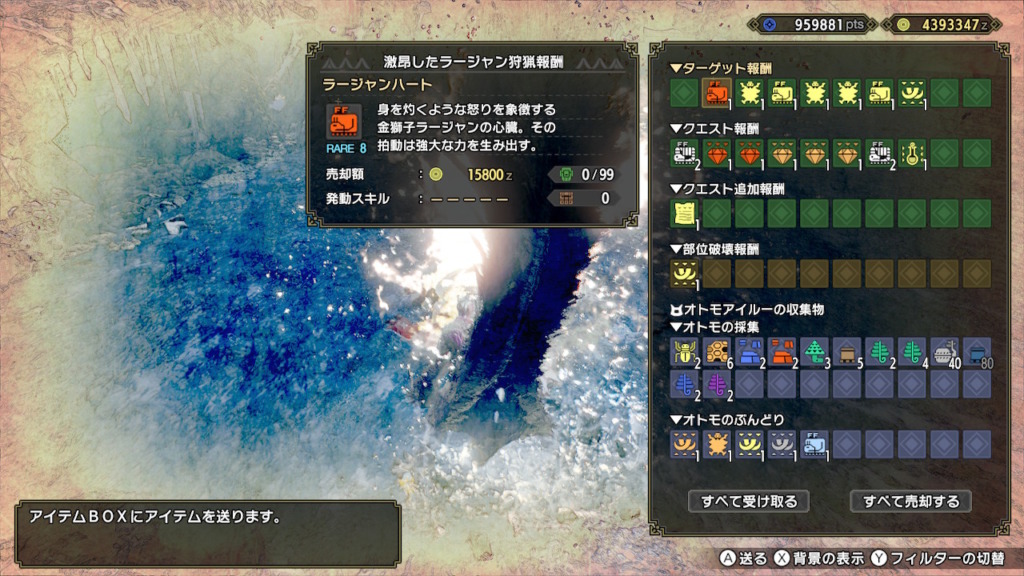The image size is (1024, 576).
Task: Select the orange Rajang Heart reward slot
Action: (x=716, y=93)
